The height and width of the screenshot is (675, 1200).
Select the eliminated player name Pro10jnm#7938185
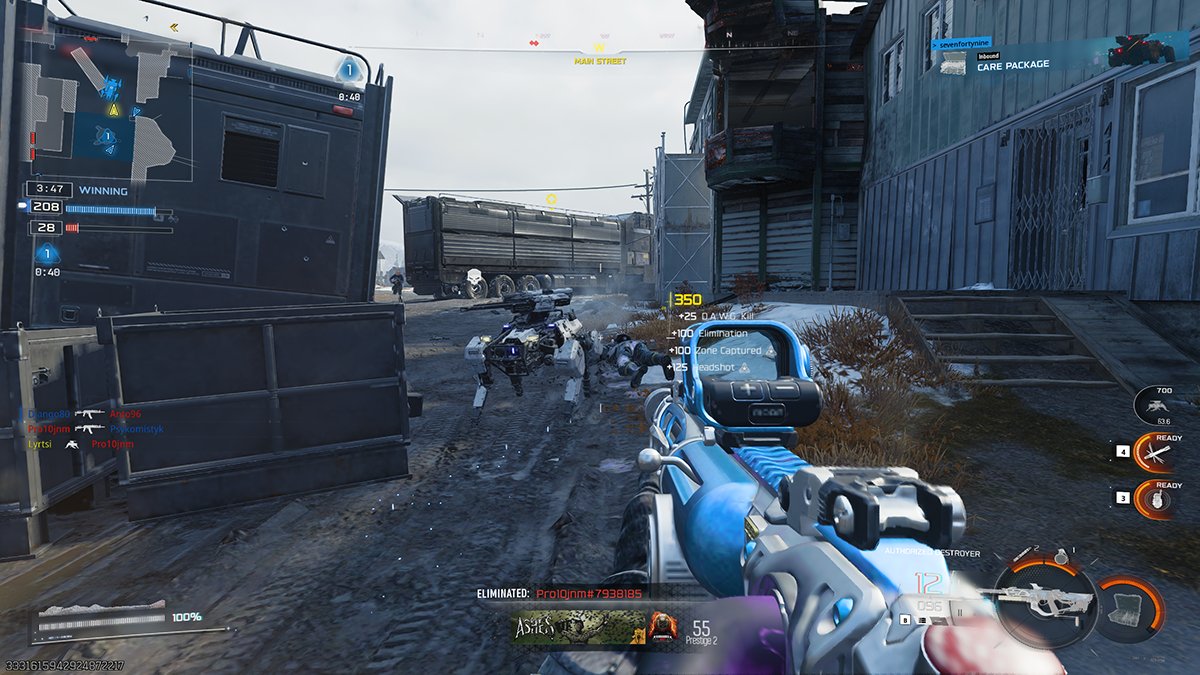point(589,593)
